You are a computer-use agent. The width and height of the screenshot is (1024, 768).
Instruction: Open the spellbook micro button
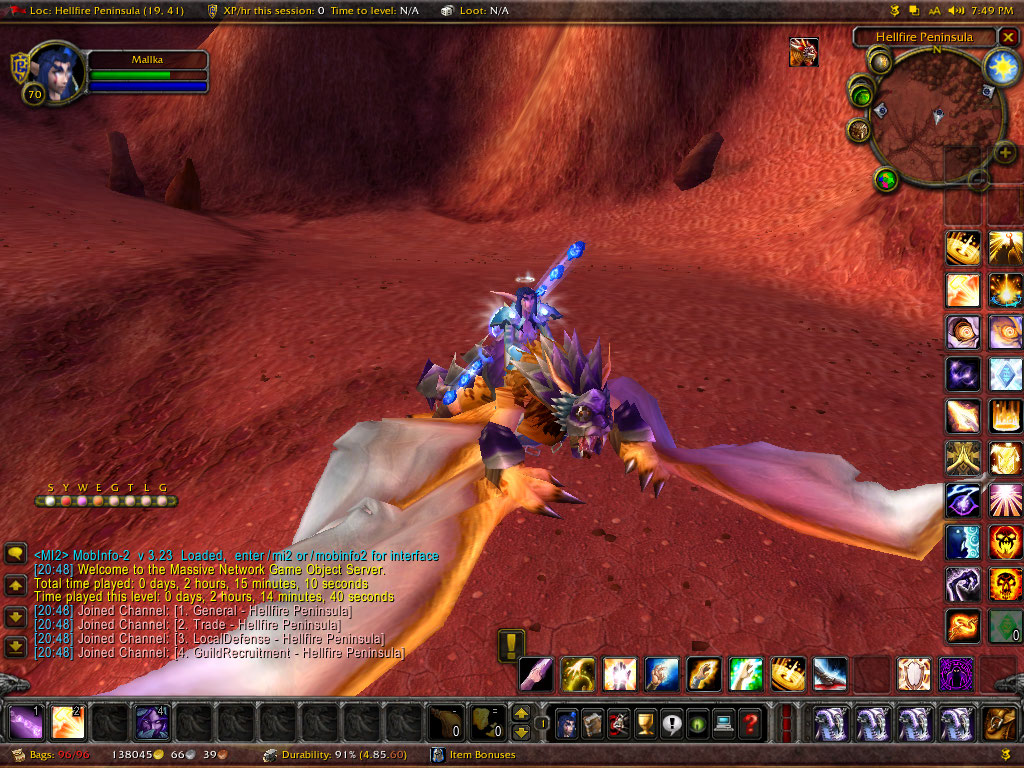[592, 722]
